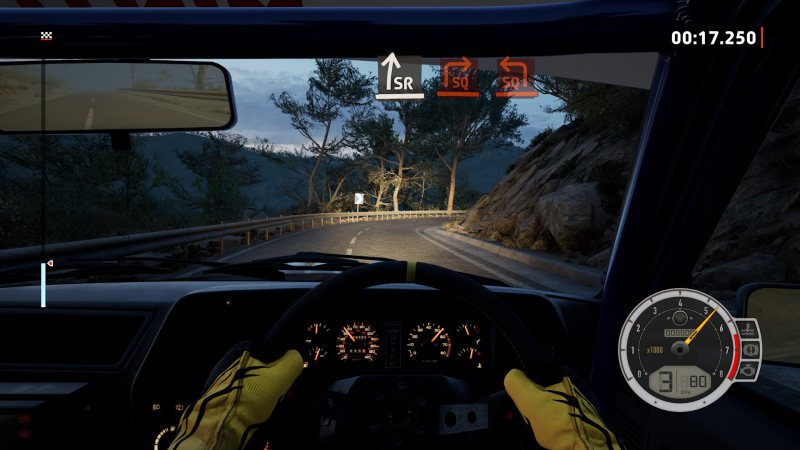Click the straight-ahead SR pace note icon
800x450 pixels.
(x=397, y=75)
